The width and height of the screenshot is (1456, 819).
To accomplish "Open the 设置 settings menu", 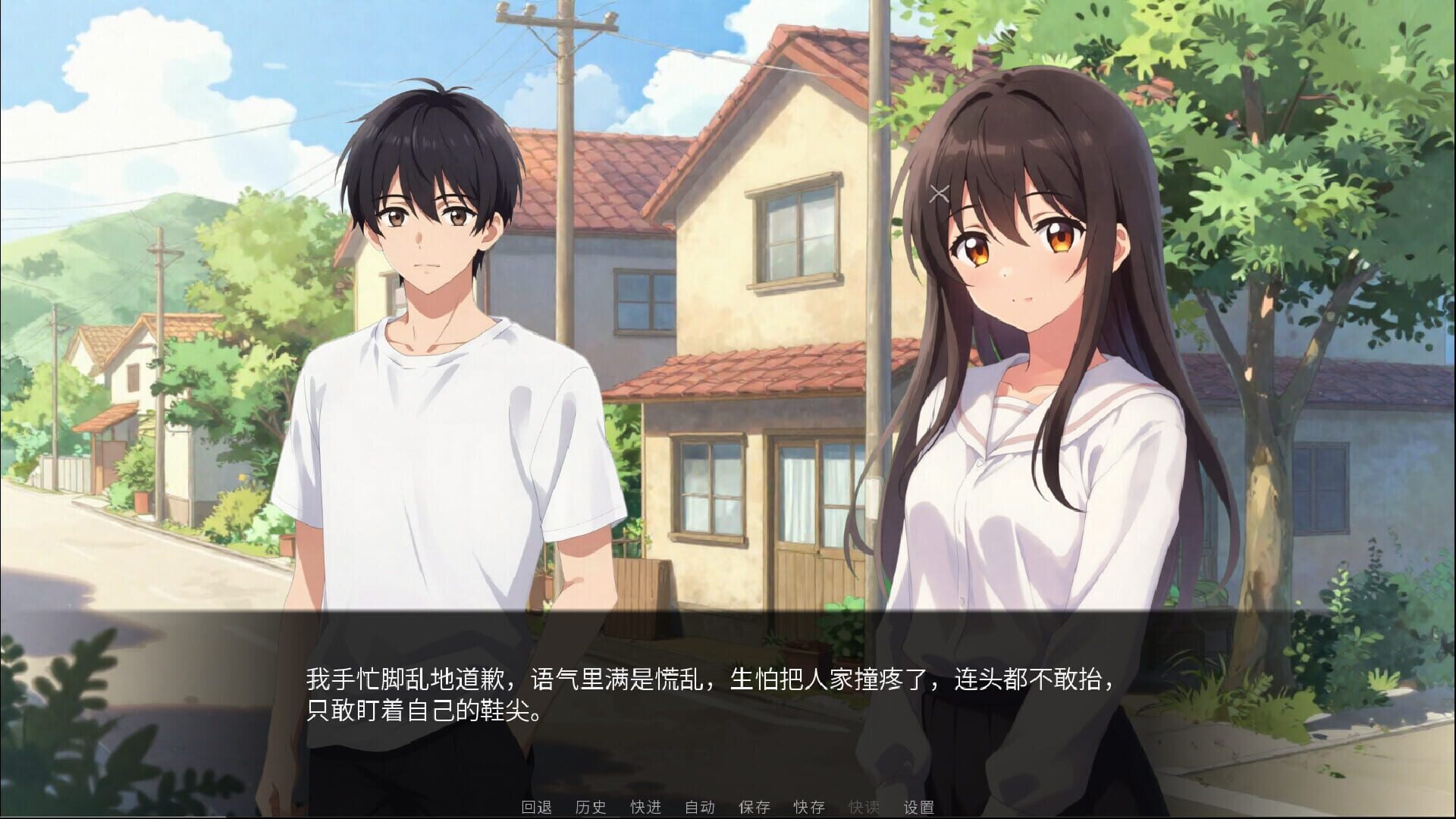I will coord(919,808).
